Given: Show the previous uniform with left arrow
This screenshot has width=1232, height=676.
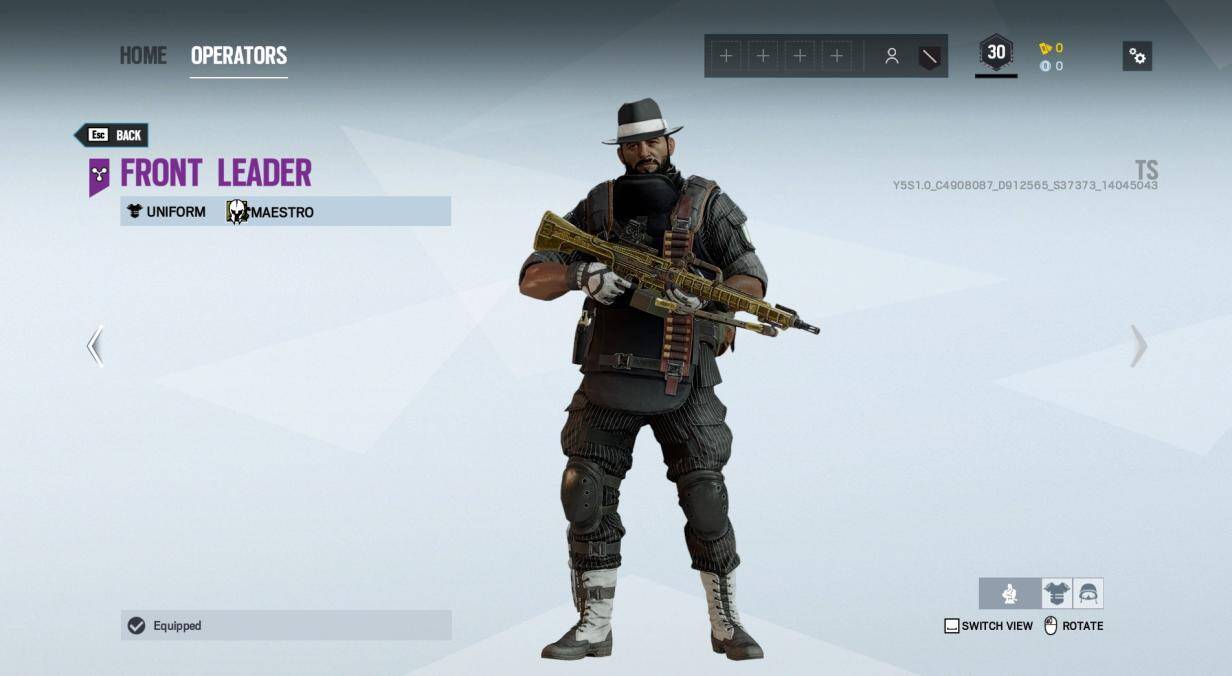Looking at the screenshot, I should click(x=95, y=346).
